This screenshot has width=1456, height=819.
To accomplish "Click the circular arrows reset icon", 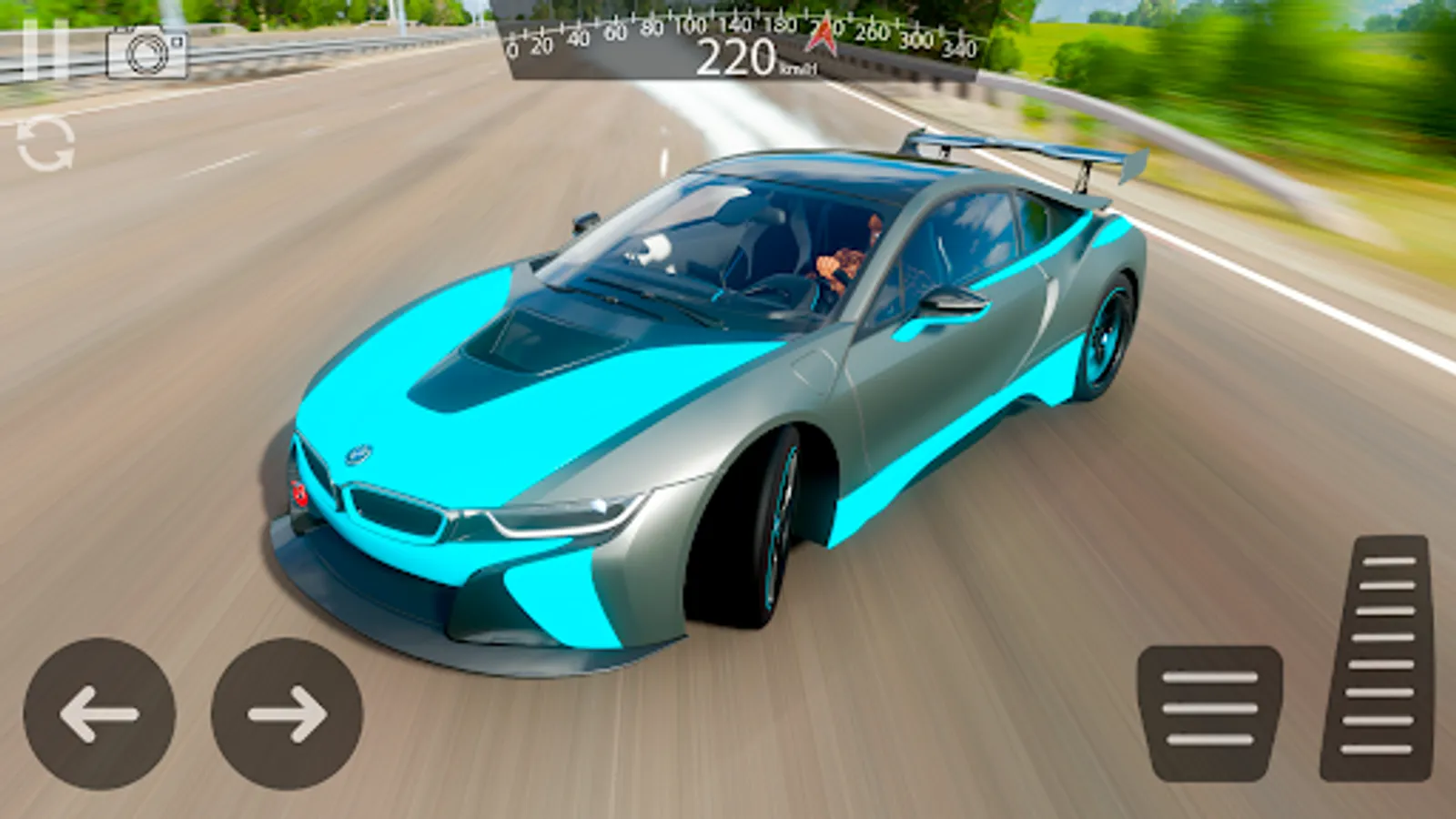I will point(45,144).
